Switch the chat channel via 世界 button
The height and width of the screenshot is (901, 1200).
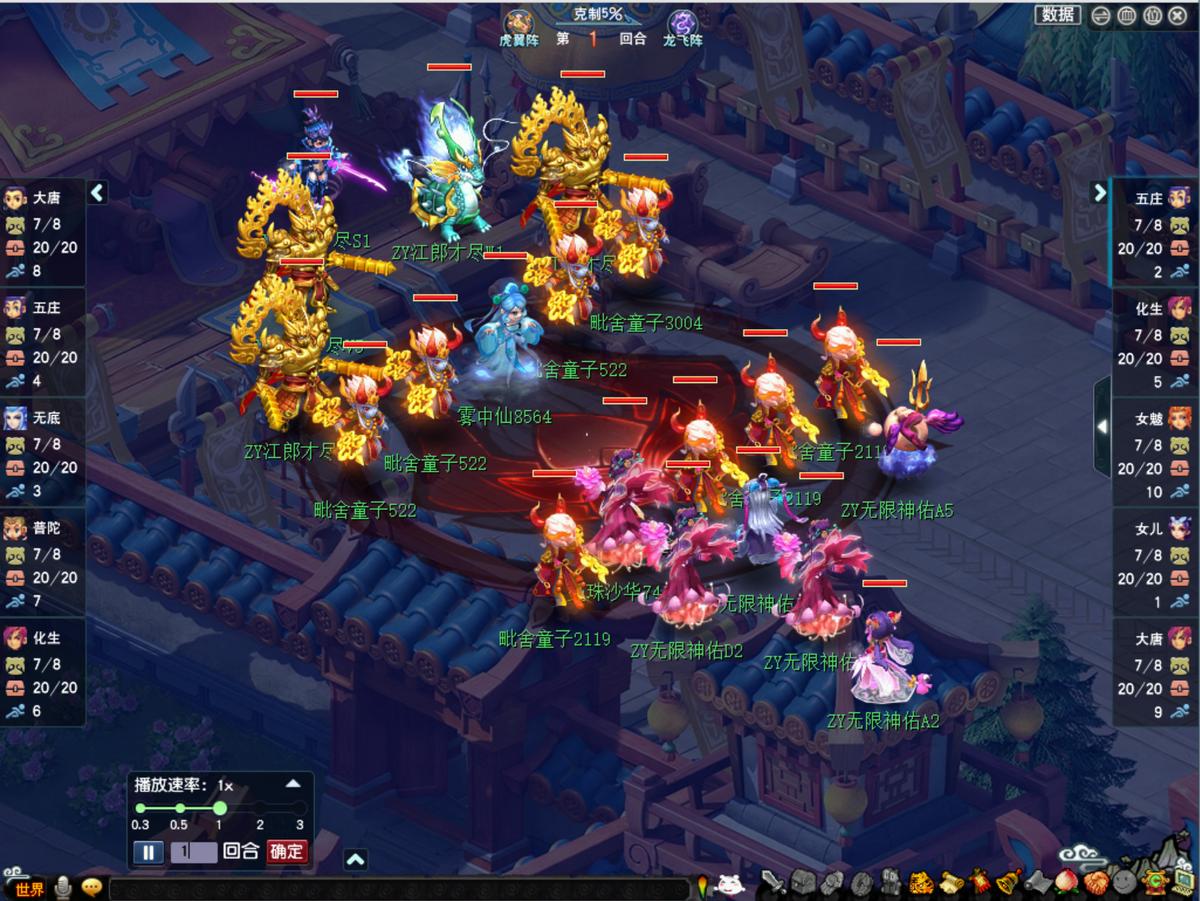[x=25, y=889]
